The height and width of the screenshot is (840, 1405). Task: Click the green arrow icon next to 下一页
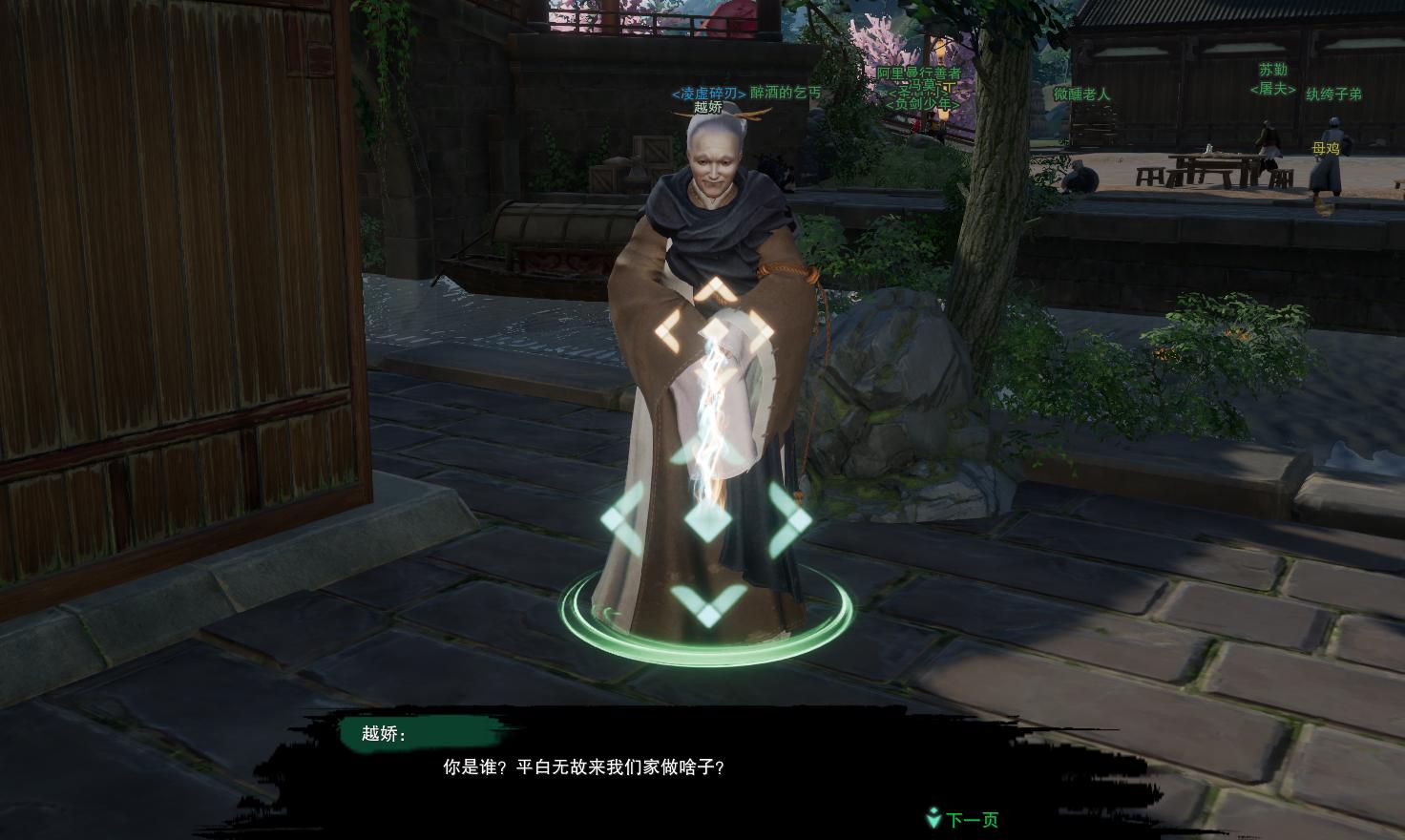(x=933, y=818)
